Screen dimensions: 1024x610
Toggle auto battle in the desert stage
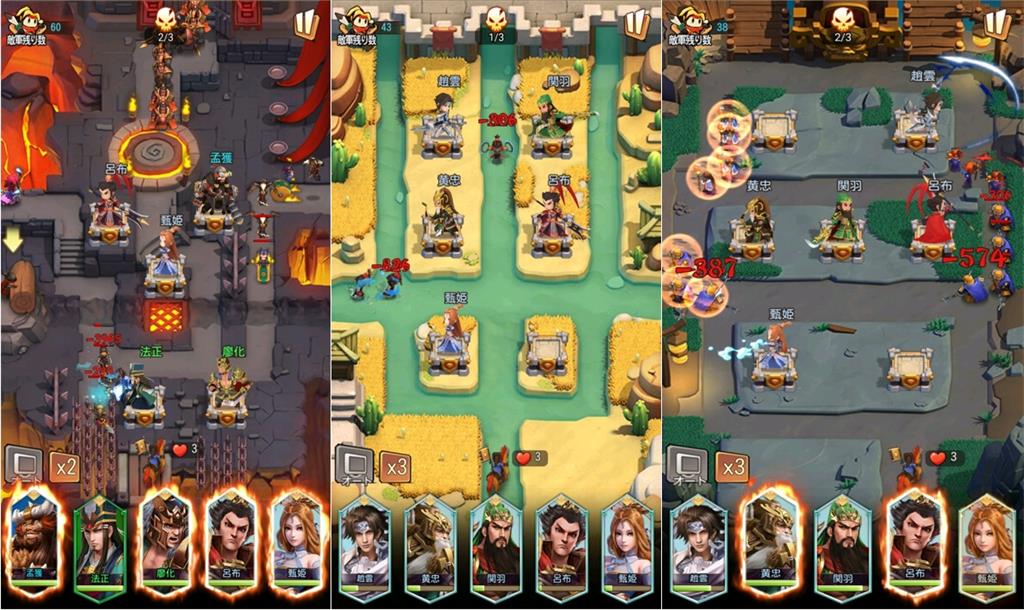click(x=355, y=466)
